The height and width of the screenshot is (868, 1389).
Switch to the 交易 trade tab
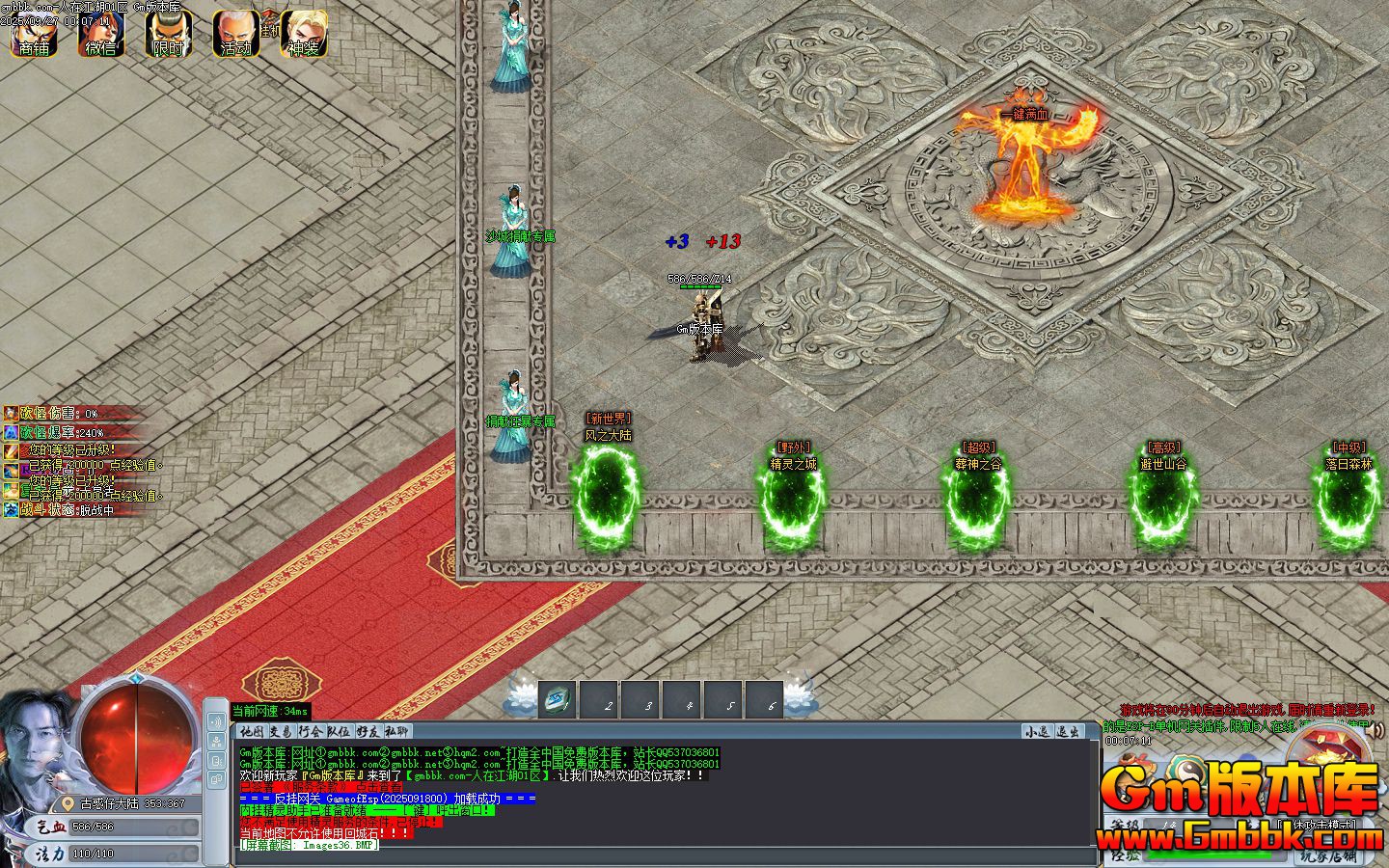click(x=281, y=732)
